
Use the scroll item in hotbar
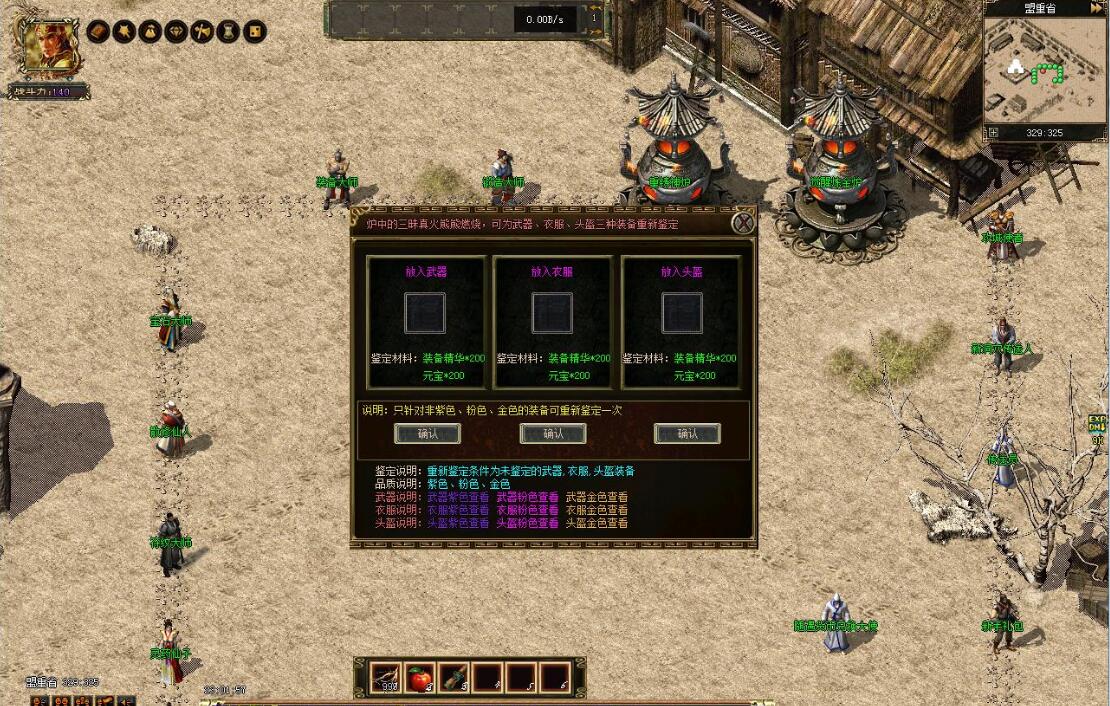pos(455,677)
